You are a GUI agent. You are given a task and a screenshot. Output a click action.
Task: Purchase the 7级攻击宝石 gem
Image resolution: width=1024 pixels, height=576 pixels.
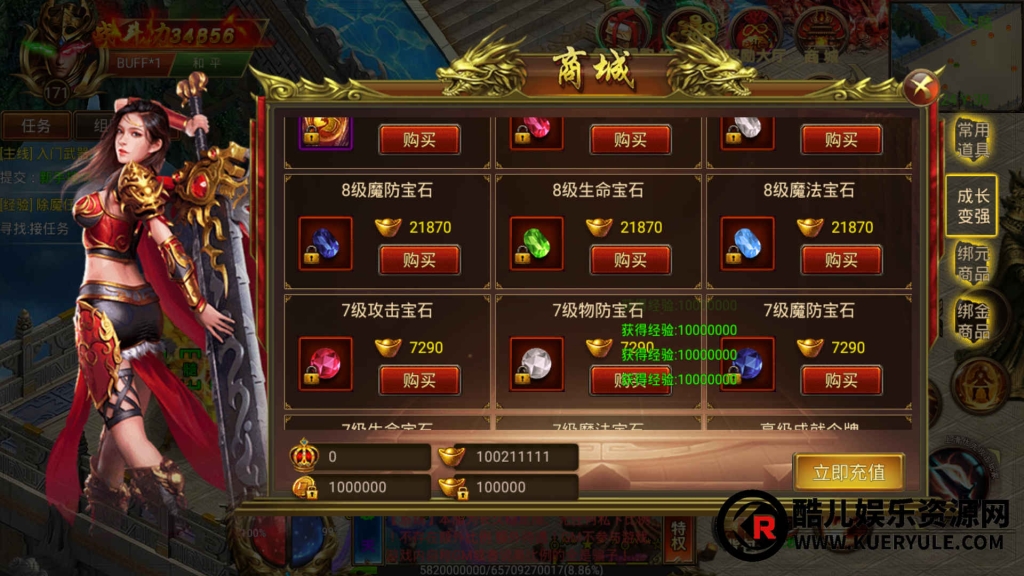coord(419,380)
